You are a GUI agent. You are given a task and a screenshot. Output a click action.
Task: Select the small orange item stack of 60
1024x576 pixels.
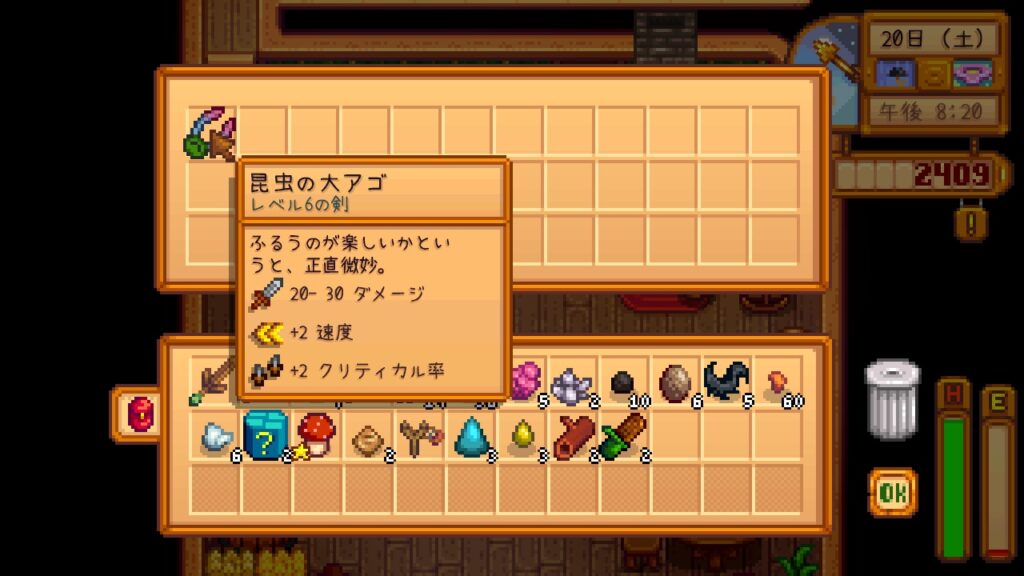point(778,384)
